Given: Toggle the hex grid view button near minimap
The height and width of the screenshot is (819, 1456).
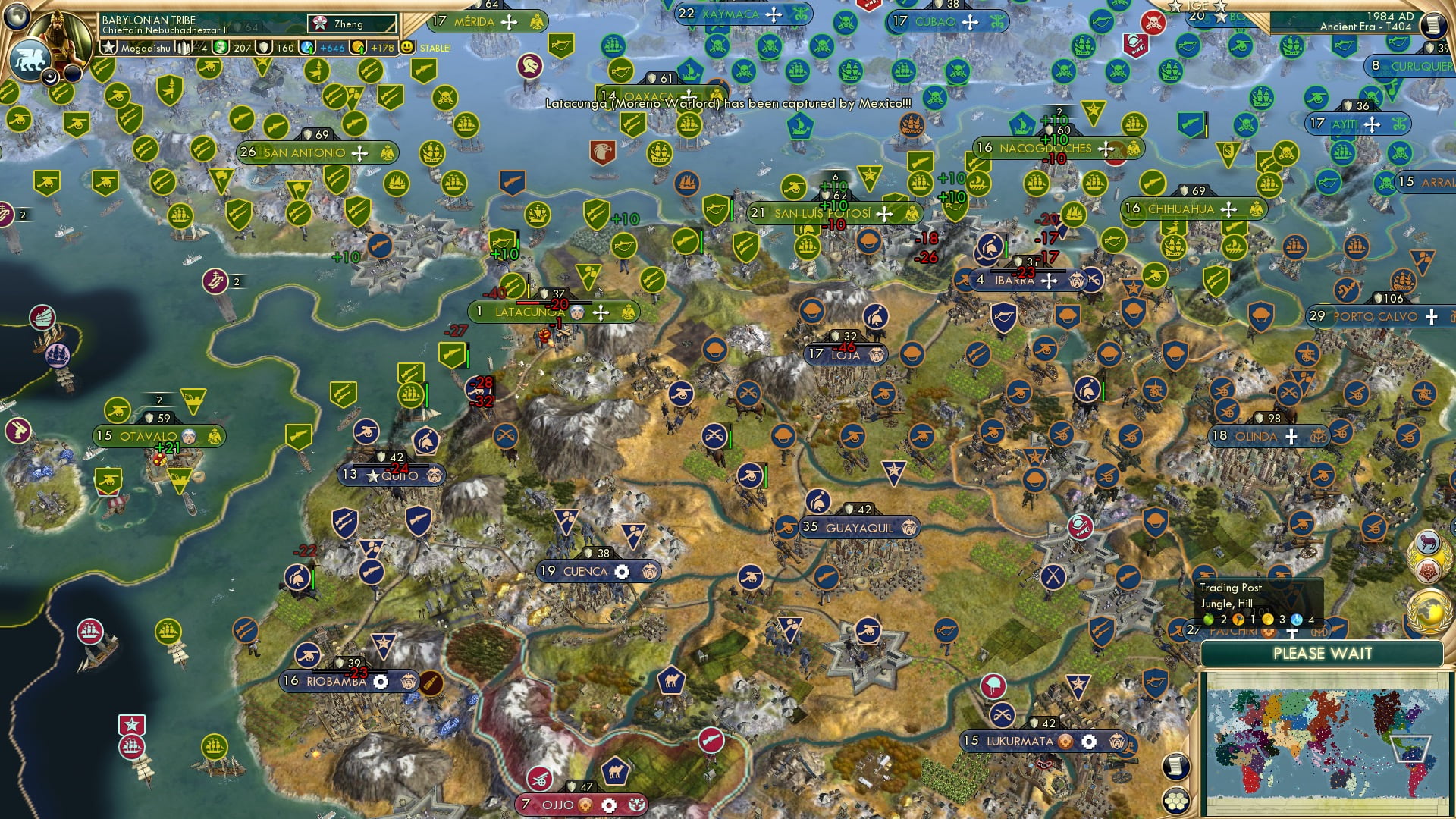Looking at the screenshot, I should pyautogui.click(x=1175, y=802).
